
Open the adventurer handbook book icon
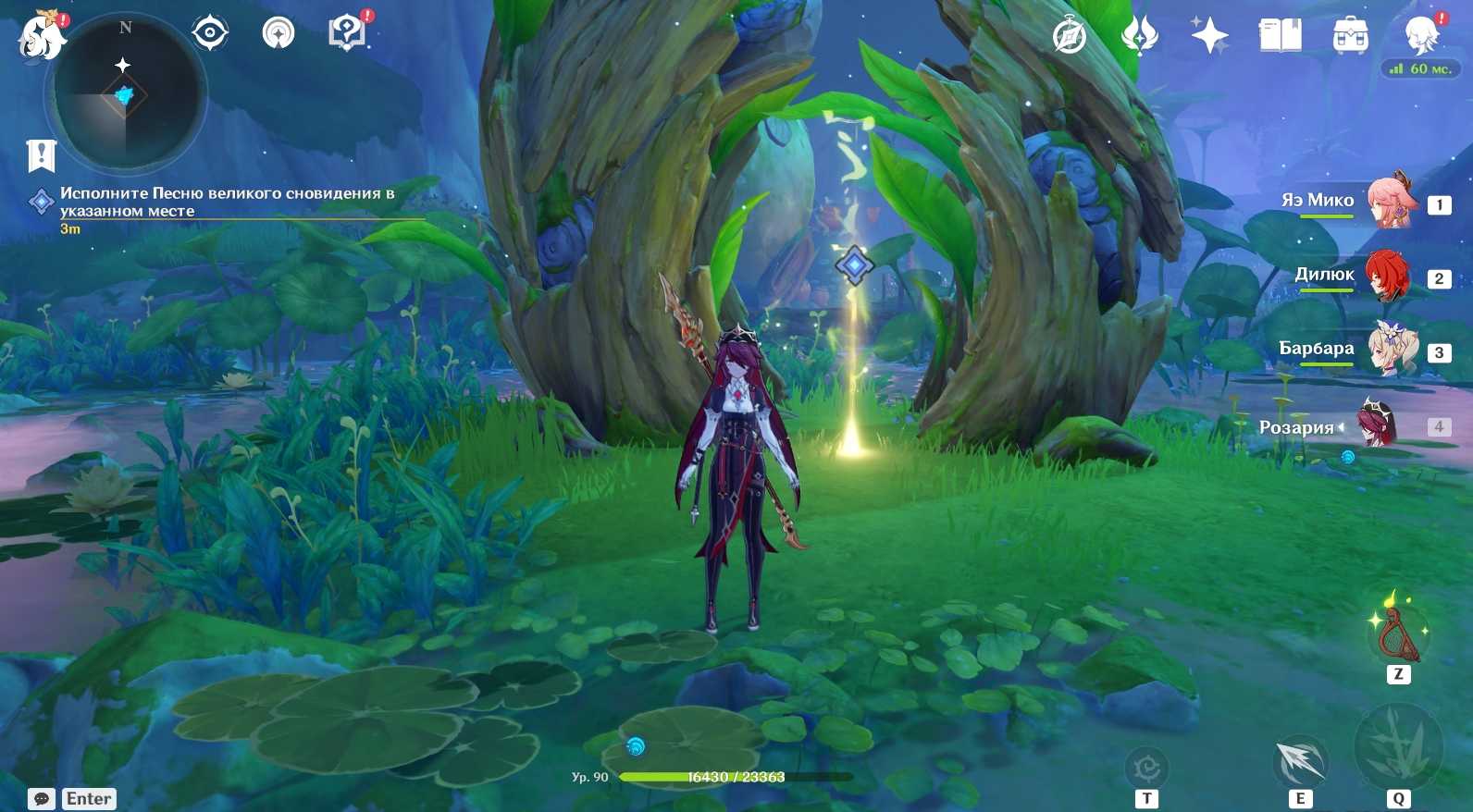click(x=1280, y=36)
